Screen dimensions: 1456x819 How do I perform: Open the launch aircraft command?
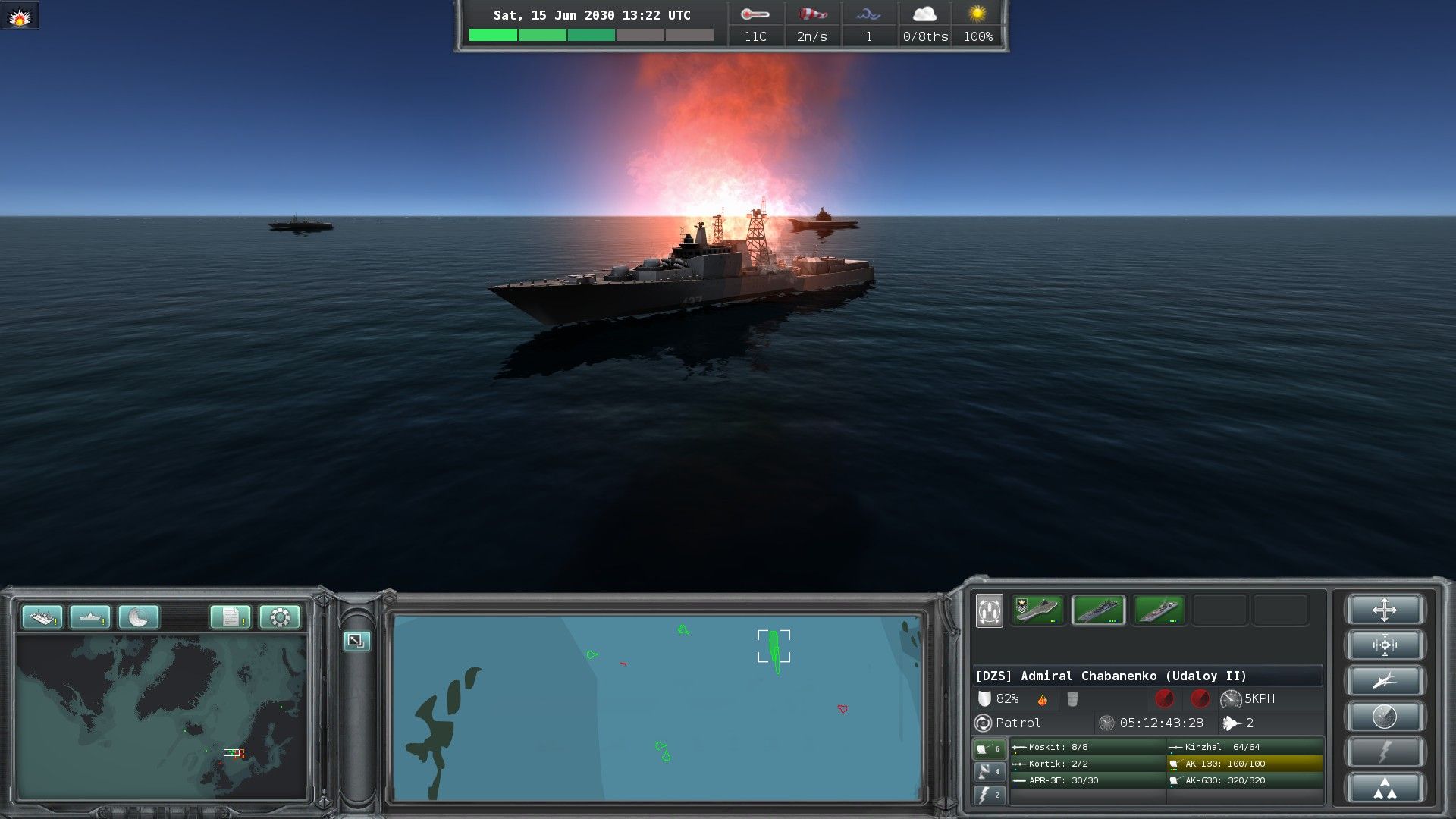click(x=1384, y=681)
